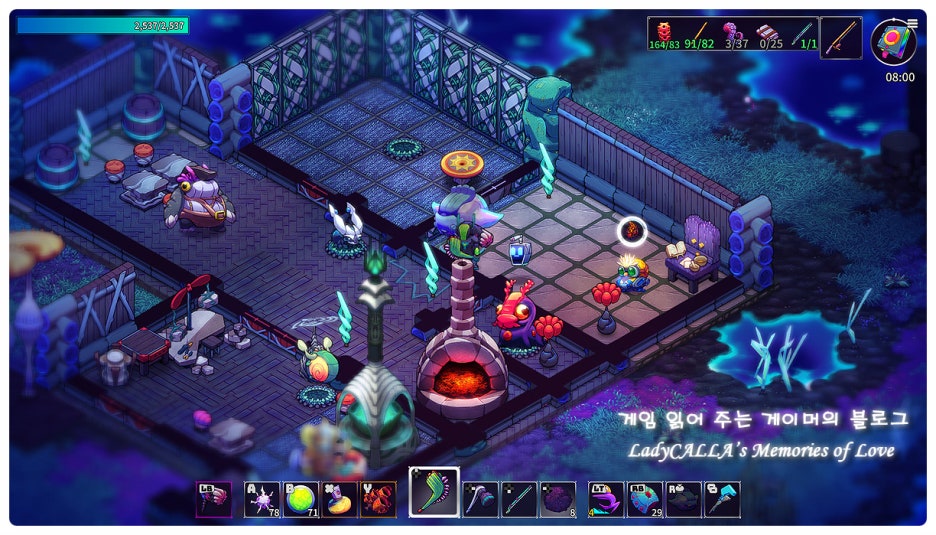The width and height of the screenshot is (936, 535).
Task: Select the teal spear hotbar slot
Action: point(519,498)
